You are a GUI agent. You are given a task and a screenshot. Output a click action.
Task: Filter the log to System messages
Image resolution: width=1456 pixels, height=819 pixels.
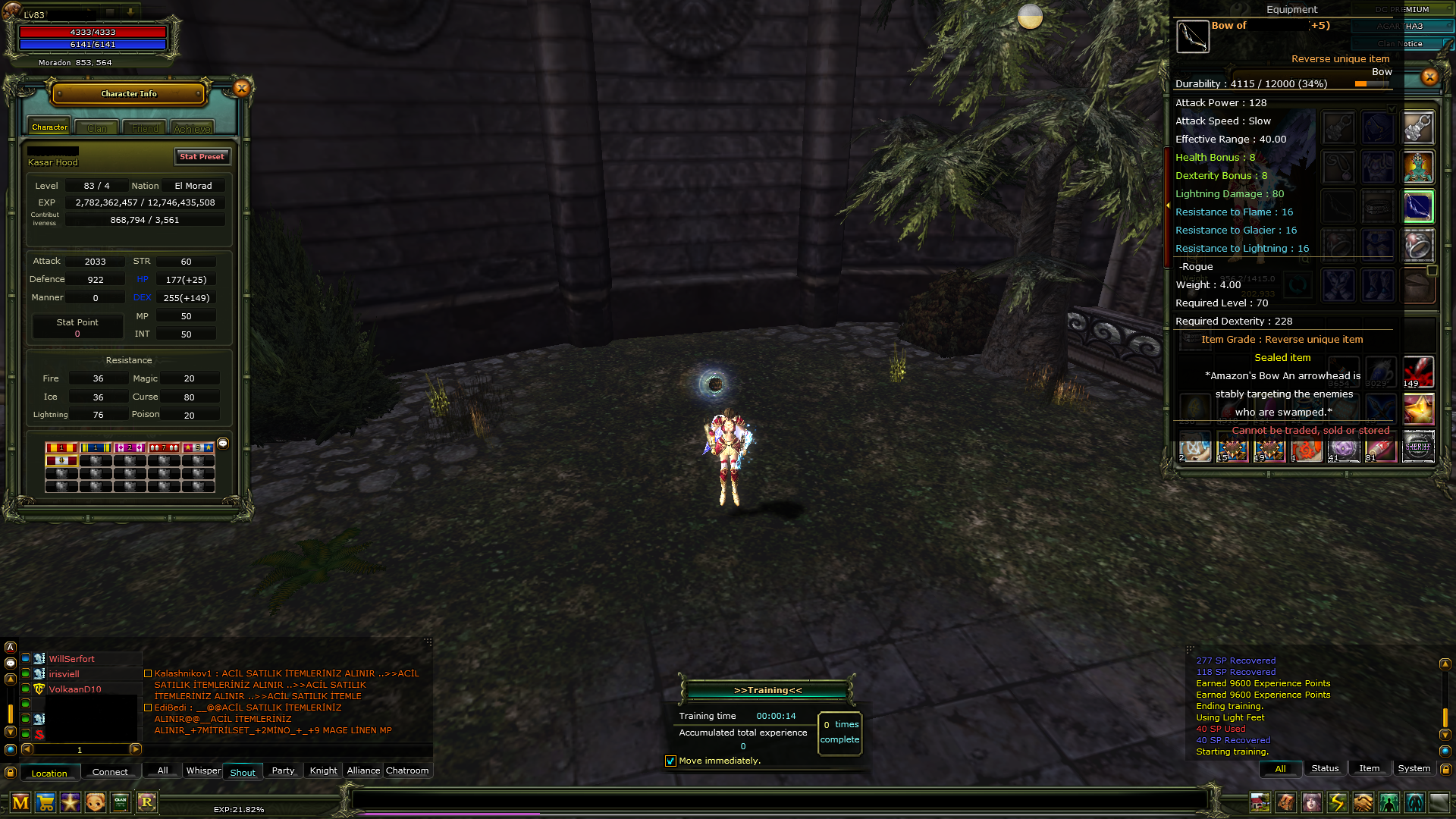(x=1414, y=768)
